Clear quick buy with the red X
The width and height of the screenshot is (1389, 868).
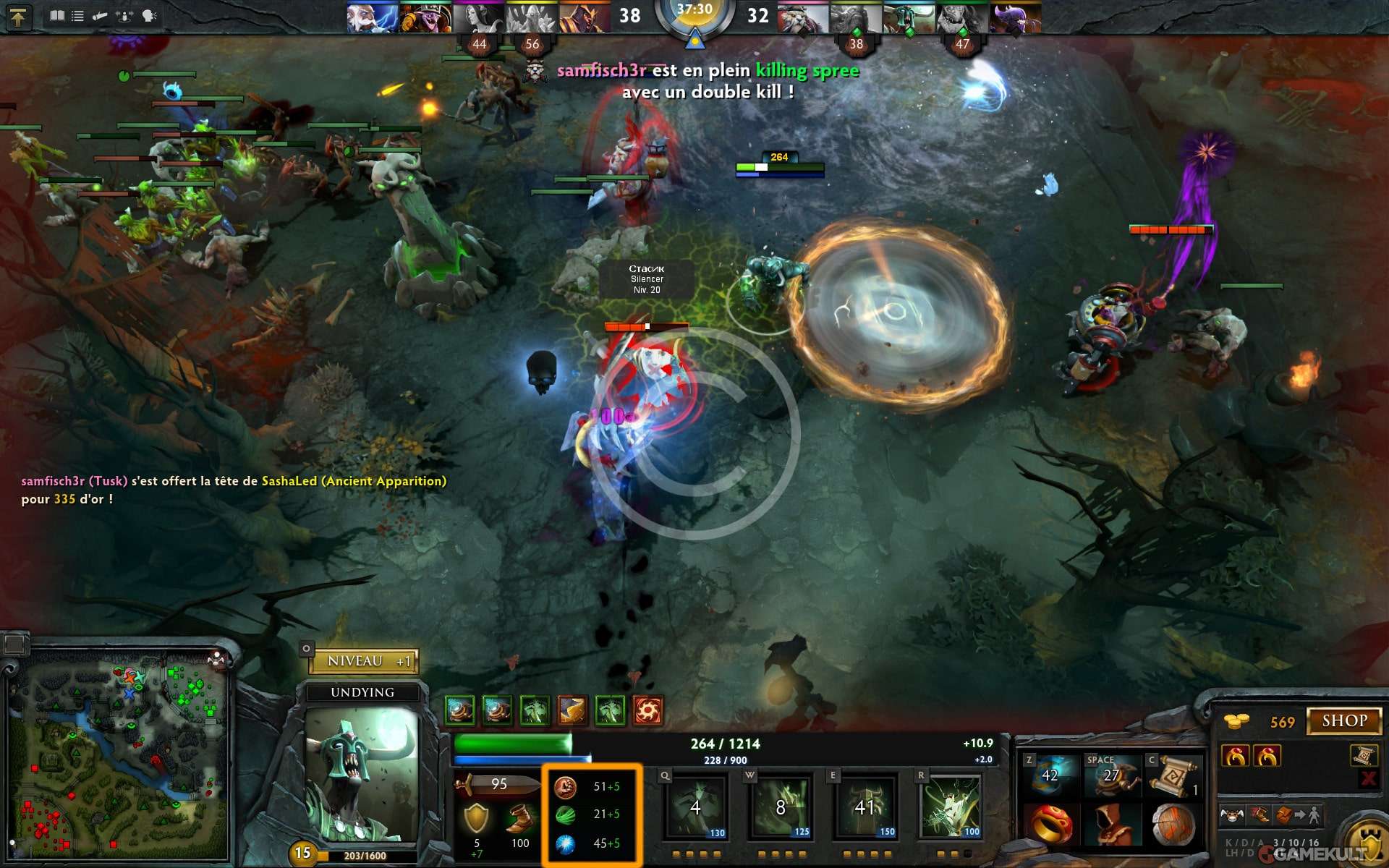pos(1368,778)
